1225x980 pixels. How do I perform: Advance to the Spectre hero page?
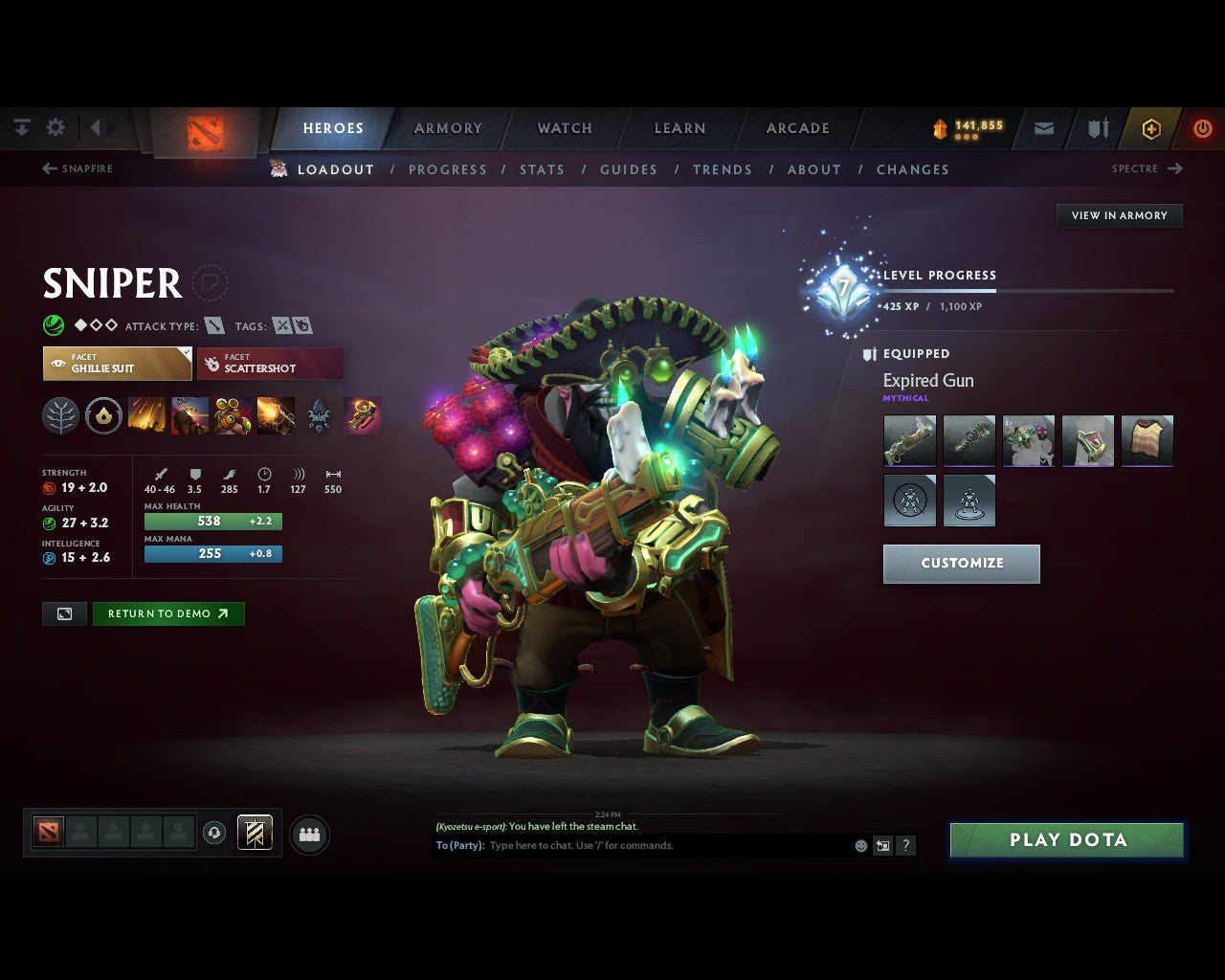point(1147,168)
